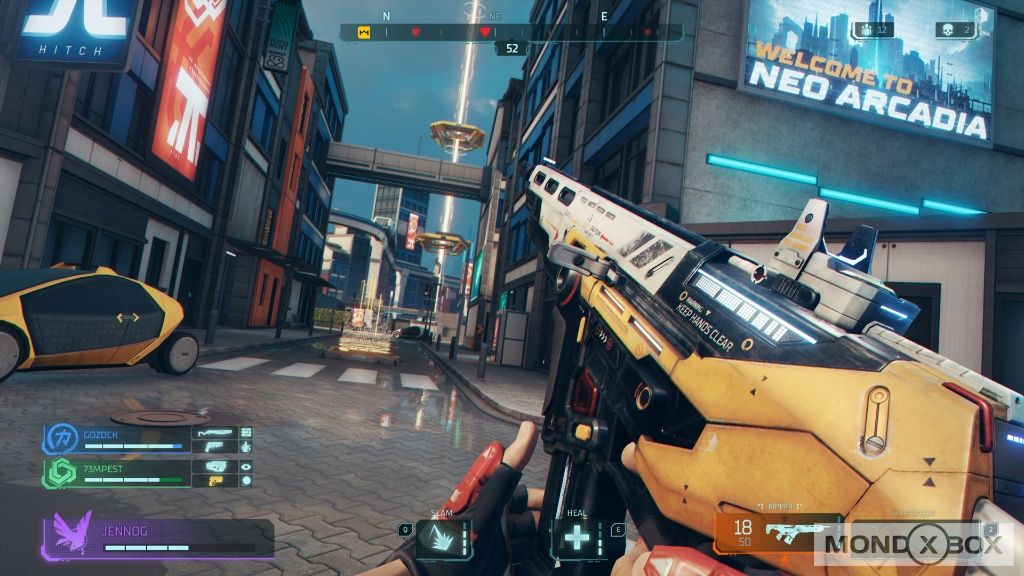This screenshot has height=576, width=1024.
Task: Click the skull kill counter icon
Action: tap(947, 30)
